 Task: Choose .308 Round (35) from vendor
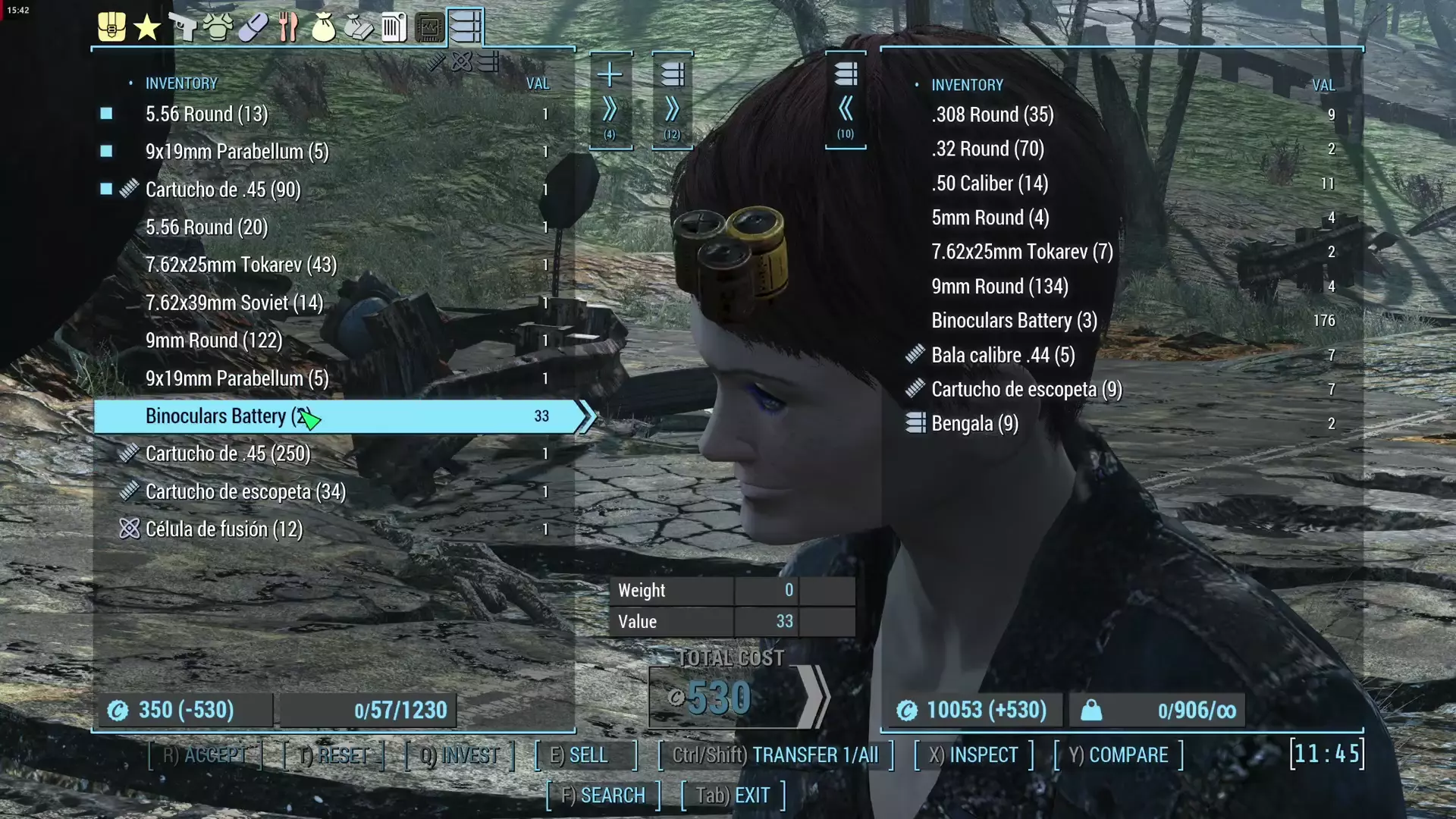click(992, 115)
